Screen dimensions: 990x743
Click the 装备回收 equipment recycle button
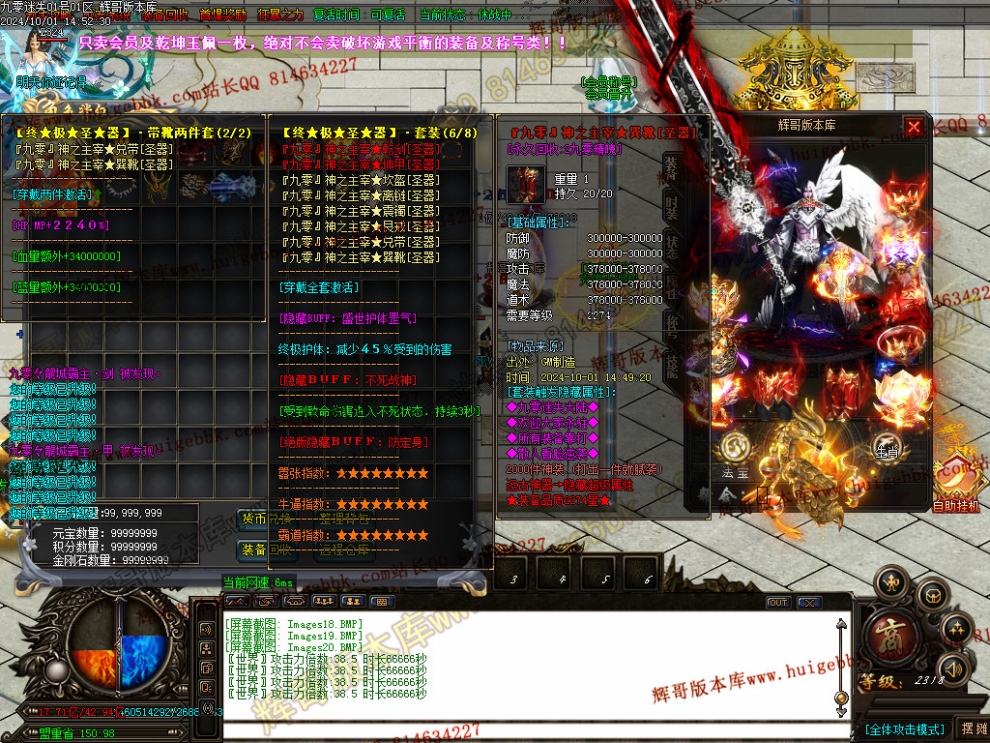[x=256, y=550]
